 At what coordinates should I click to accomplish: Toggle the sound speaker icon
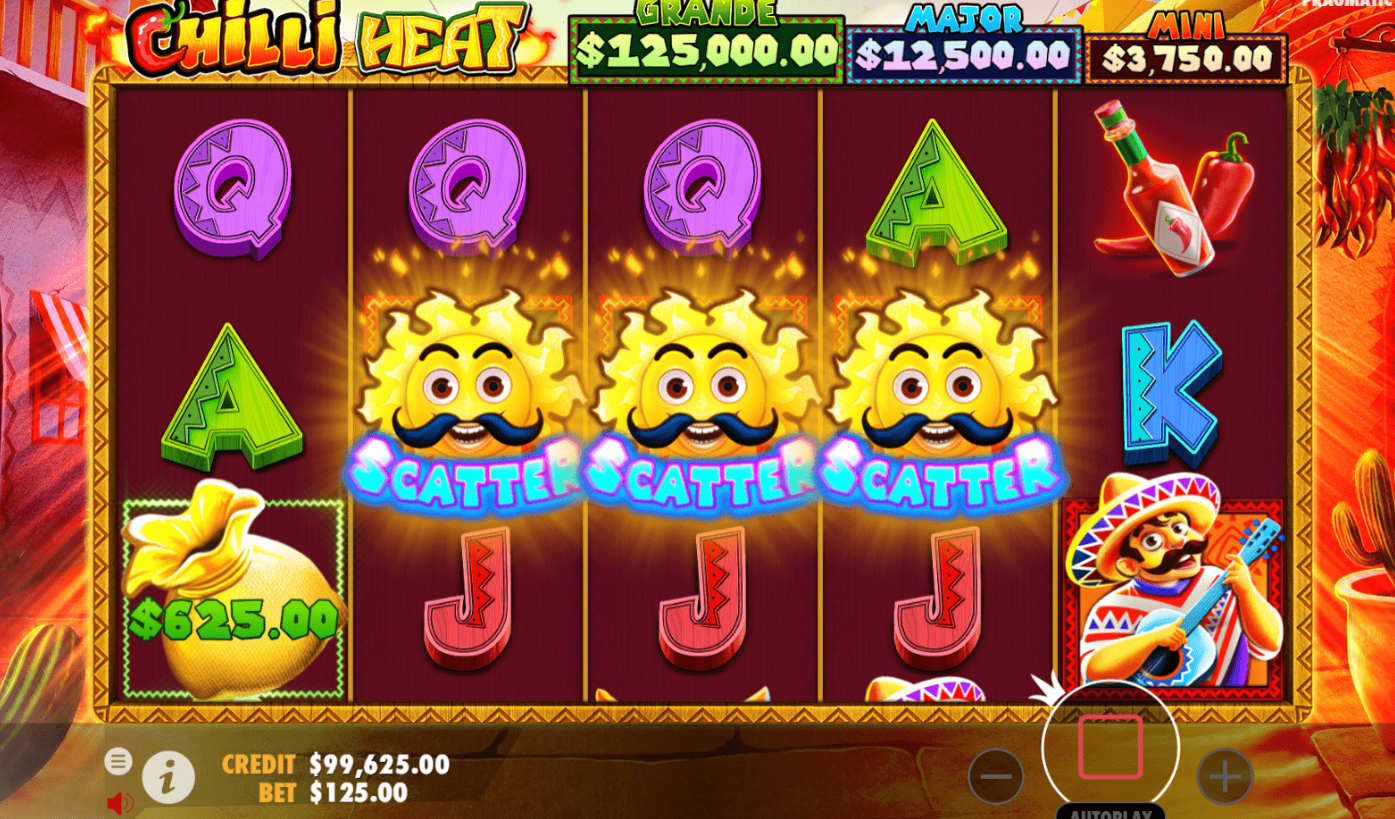pyautogui.click(x=119, y=802)
